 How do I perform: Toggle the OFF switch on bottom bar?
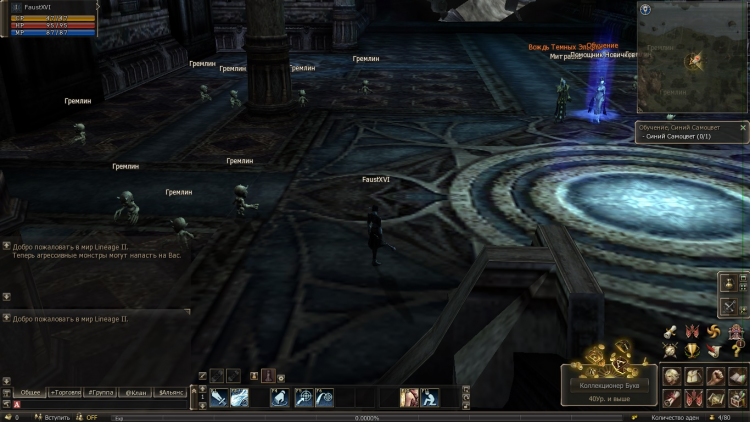tap(90, 417)
